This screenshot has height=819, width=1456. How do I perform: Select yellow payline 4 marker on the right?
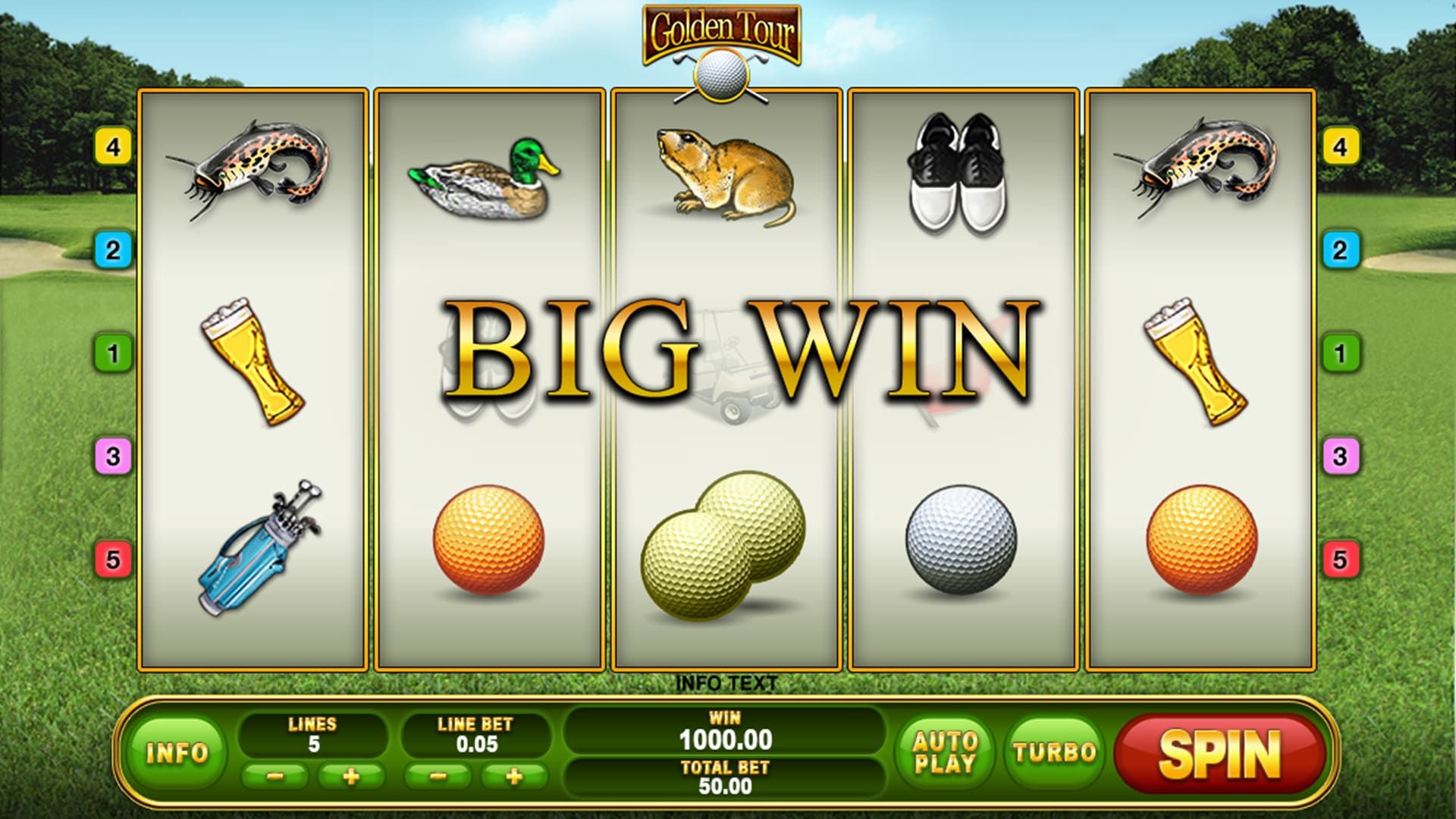pos(1340,146)
